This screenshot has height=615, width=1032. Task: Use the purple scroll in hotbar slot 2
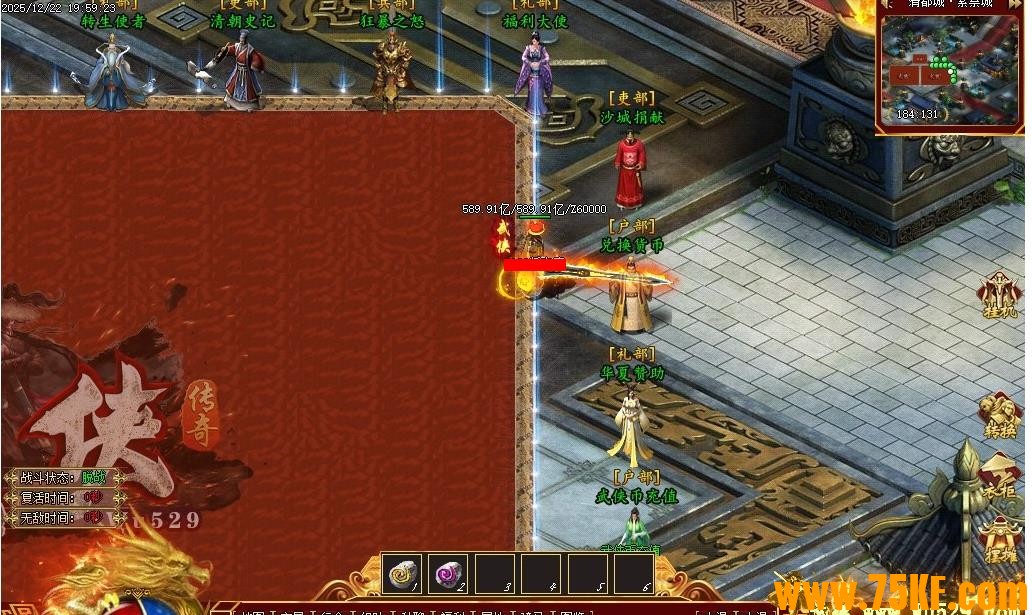coord(448,574)
